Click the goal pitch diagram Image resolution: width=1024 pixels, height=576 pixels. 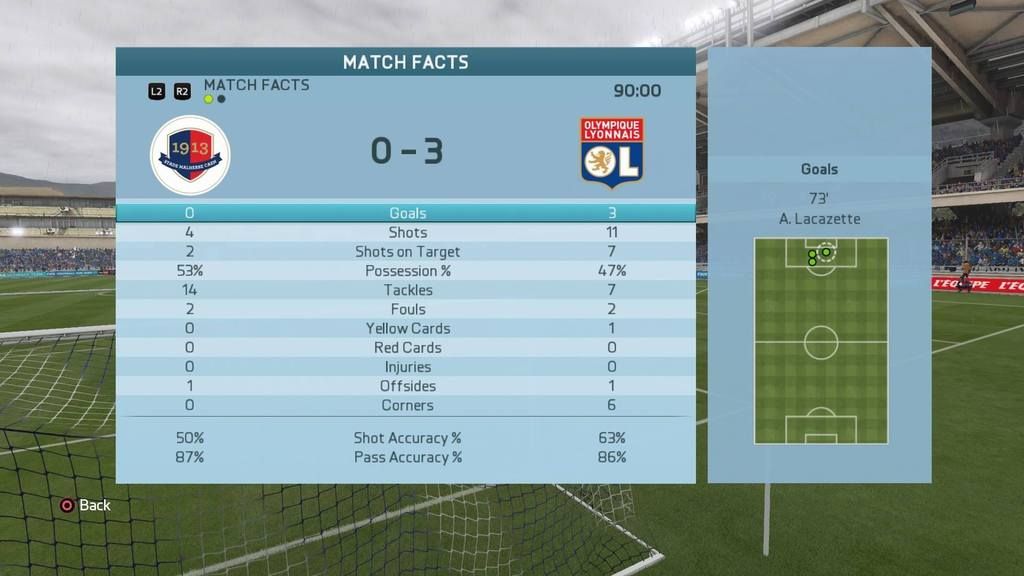pos(821,341)
